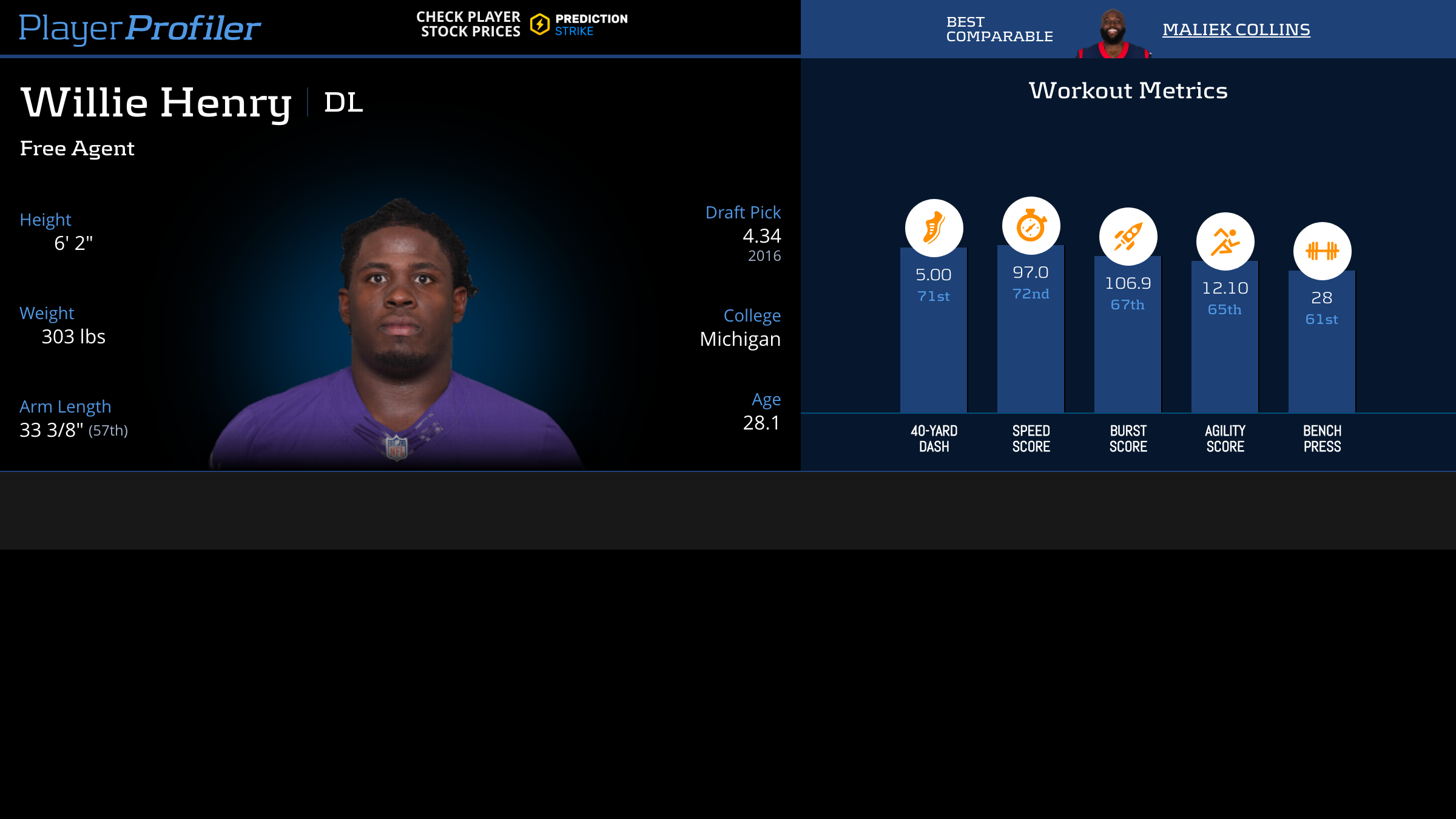Select the Burst Score rocket icon

1128,237
